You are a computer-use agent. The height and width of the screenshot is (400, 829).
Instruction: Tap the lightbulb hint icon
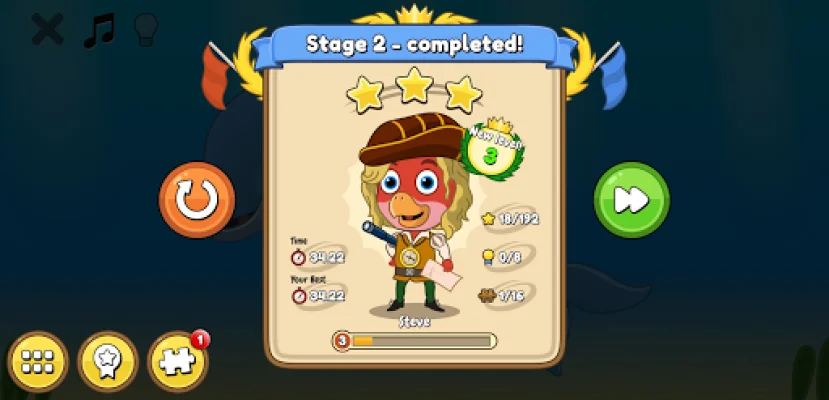coord(146,29)
